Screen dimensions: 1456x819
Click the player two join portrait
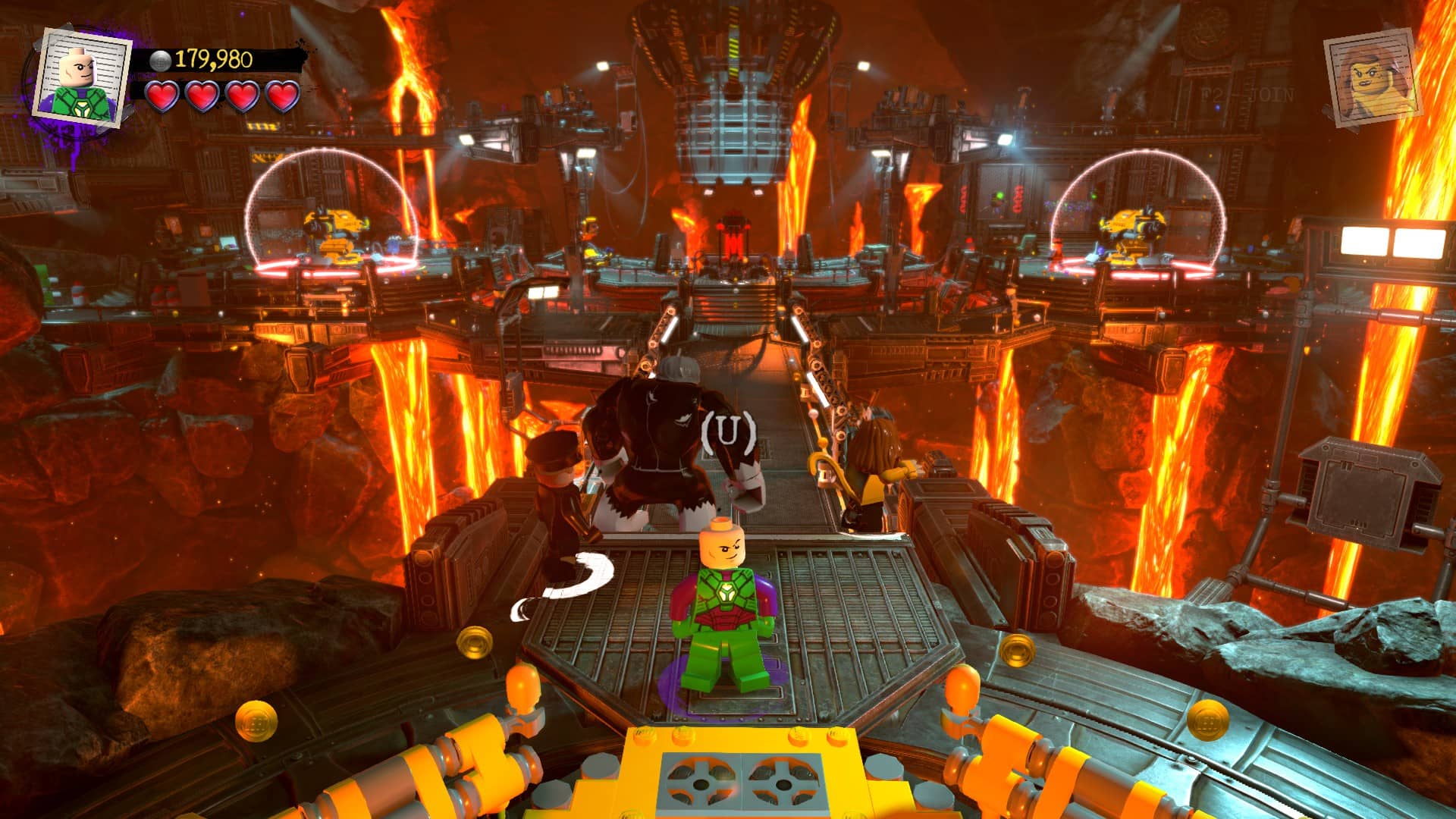[x=1372, y=78]
